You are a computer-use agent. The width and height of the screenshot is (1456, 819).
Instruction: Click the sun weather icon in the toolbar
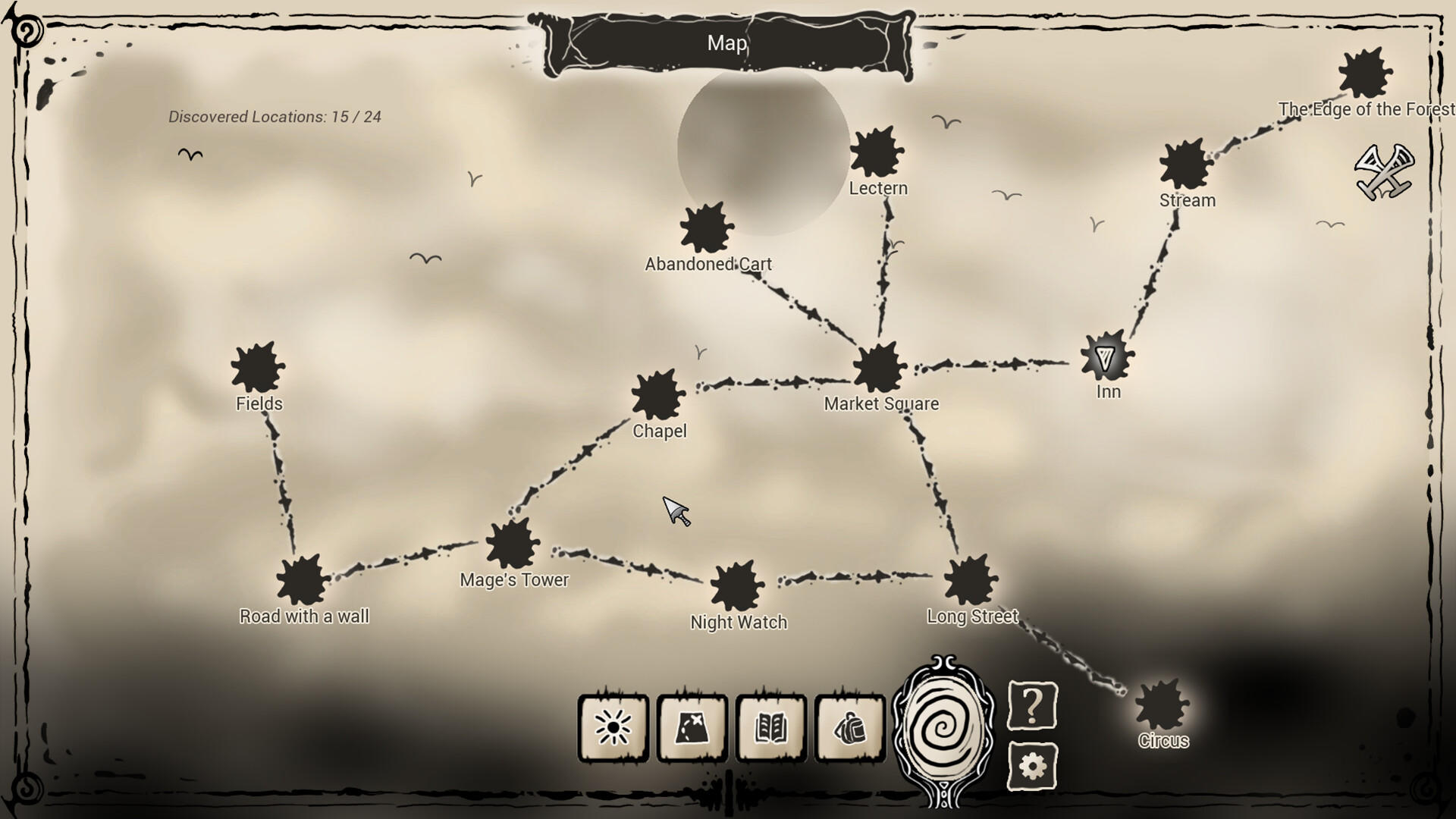613,726
